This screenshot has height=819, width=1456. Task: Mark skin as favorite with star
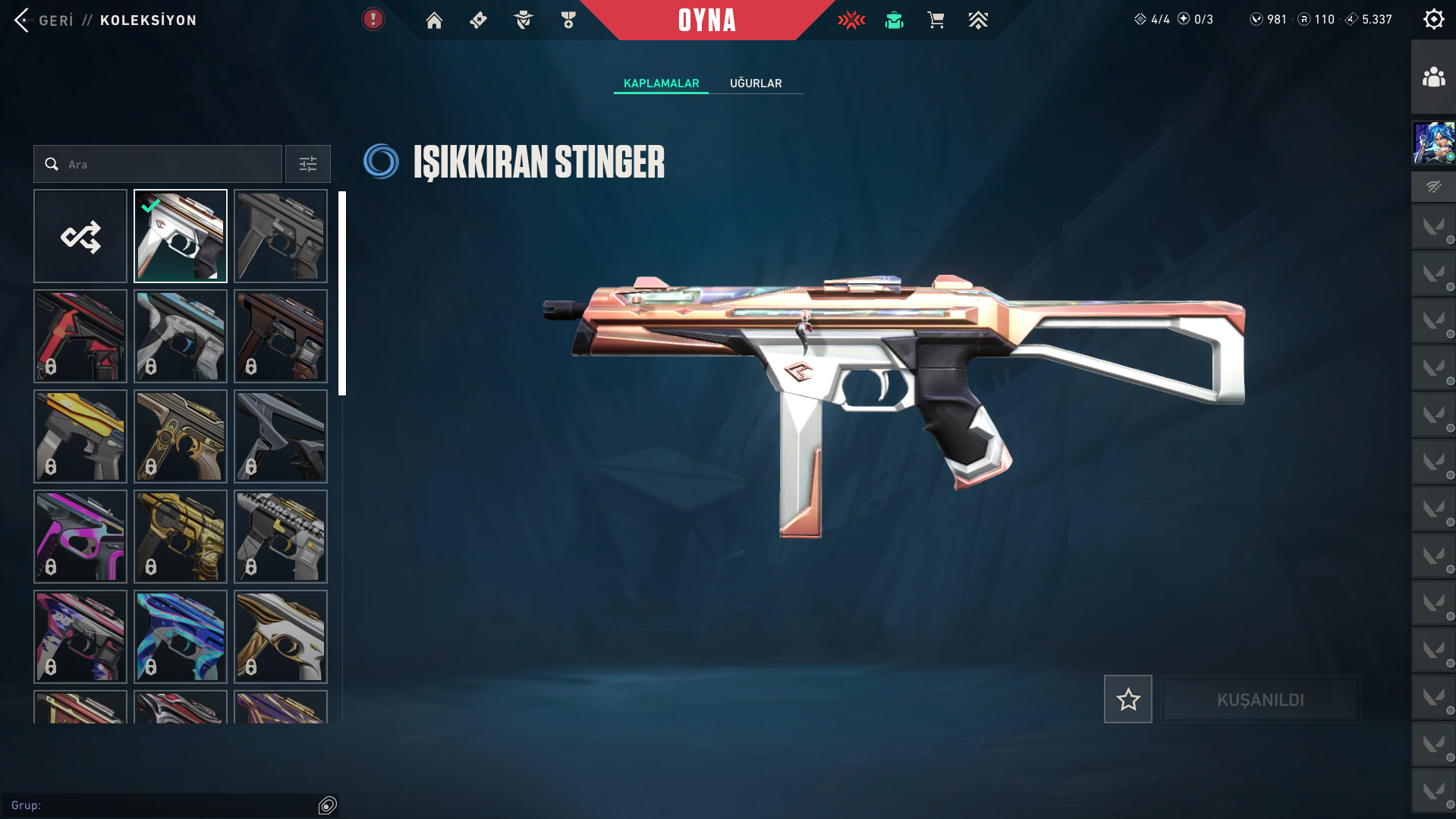[x=1127, y=700]
